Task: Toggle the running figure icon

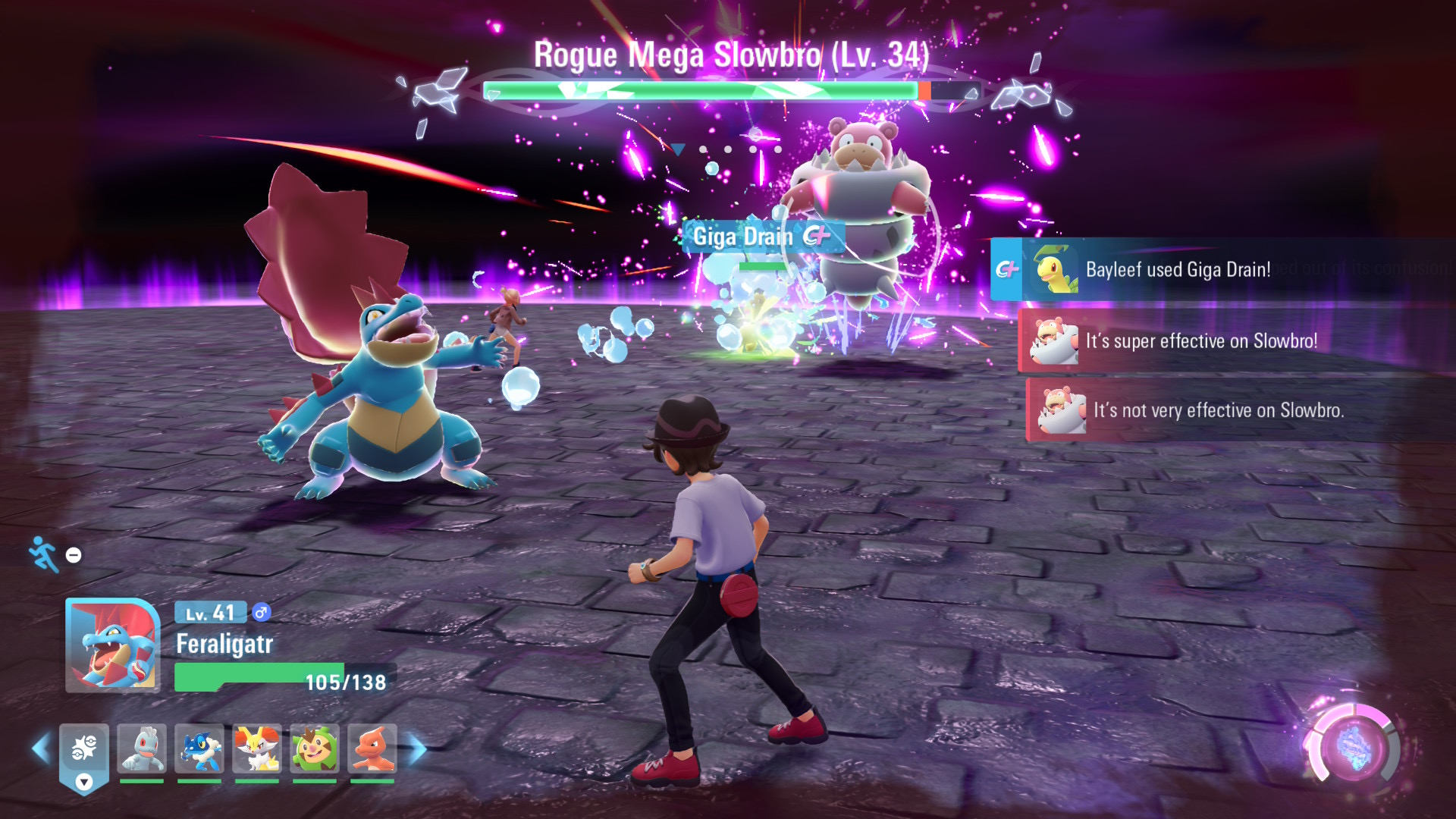Action: (x=44, y=554)
